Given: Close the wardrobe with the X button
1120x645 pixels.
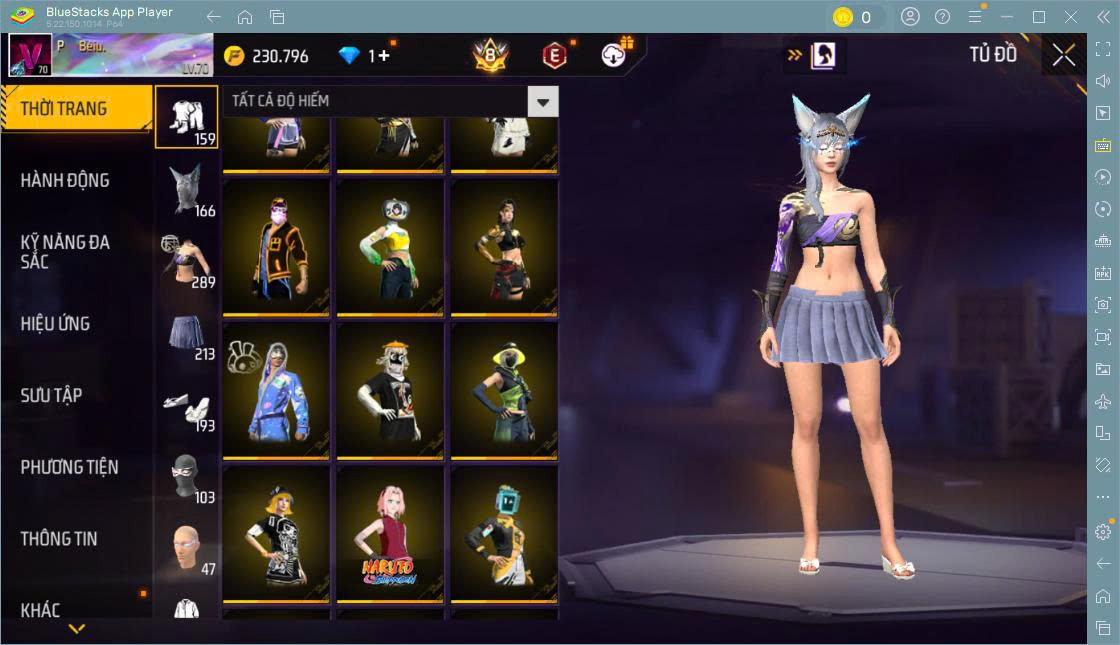Looking at the screenshot, I should click(1064, 55).
